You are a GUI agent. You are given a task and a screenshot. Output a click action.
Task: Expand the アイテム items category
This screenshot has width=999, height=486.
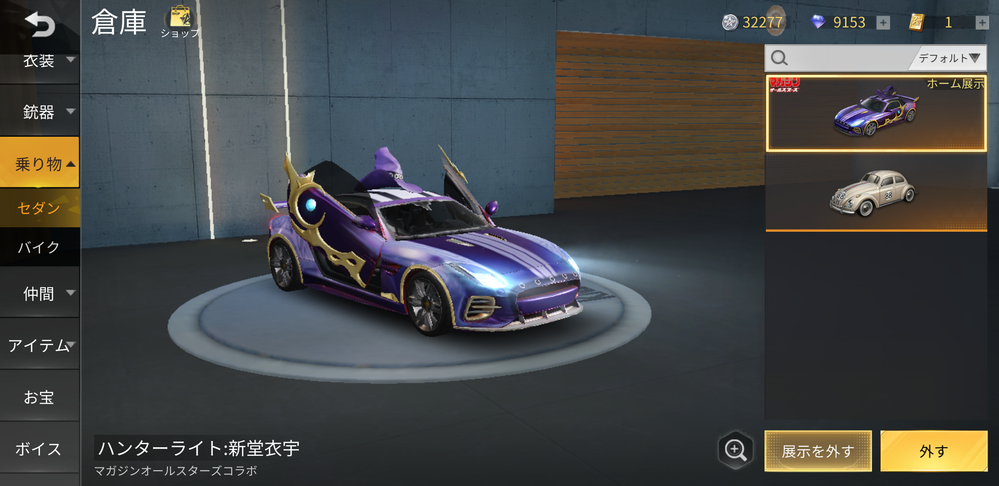click(40, 345)
